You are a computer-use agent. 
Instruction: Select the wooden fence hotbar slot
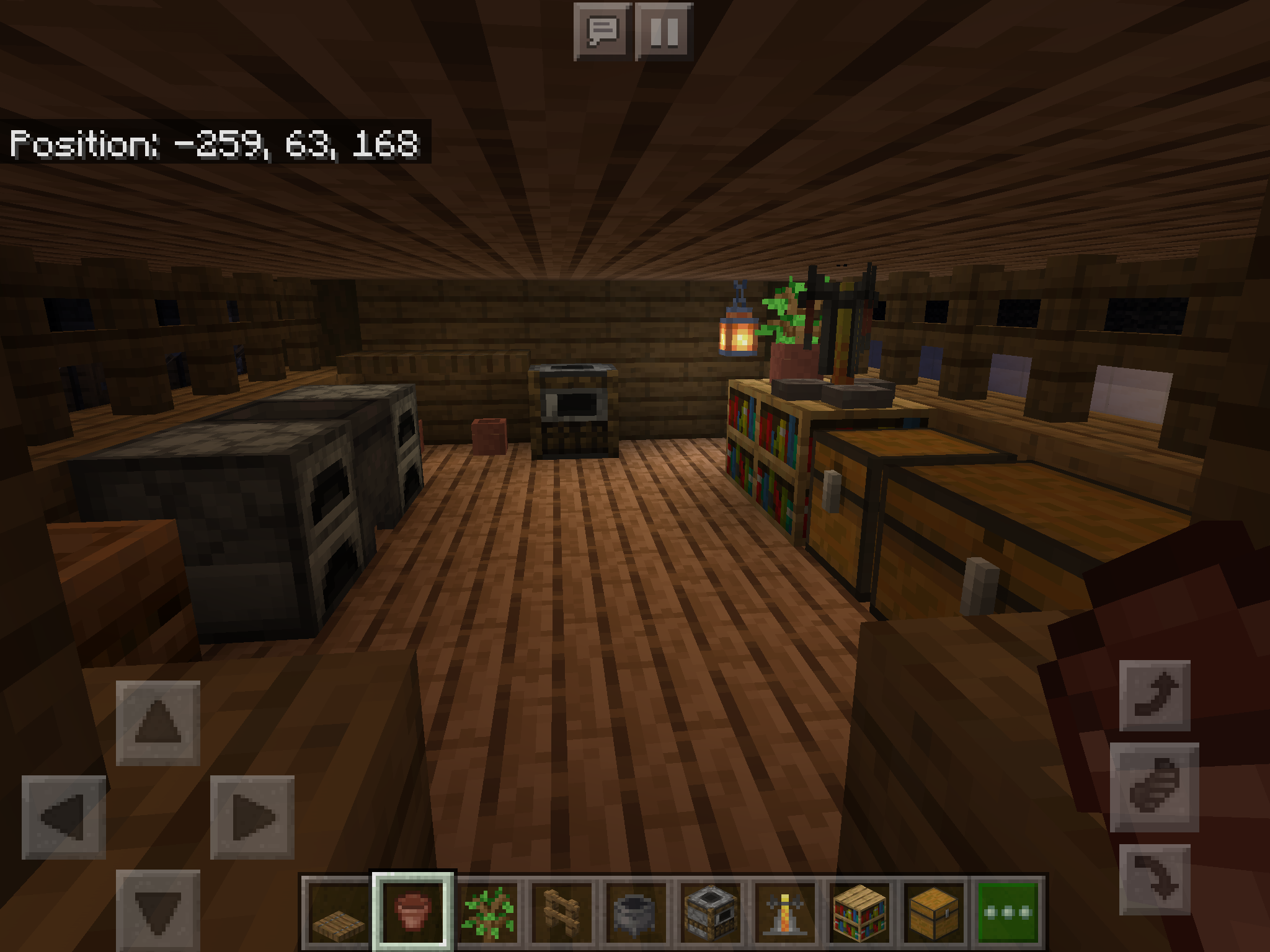562,912
